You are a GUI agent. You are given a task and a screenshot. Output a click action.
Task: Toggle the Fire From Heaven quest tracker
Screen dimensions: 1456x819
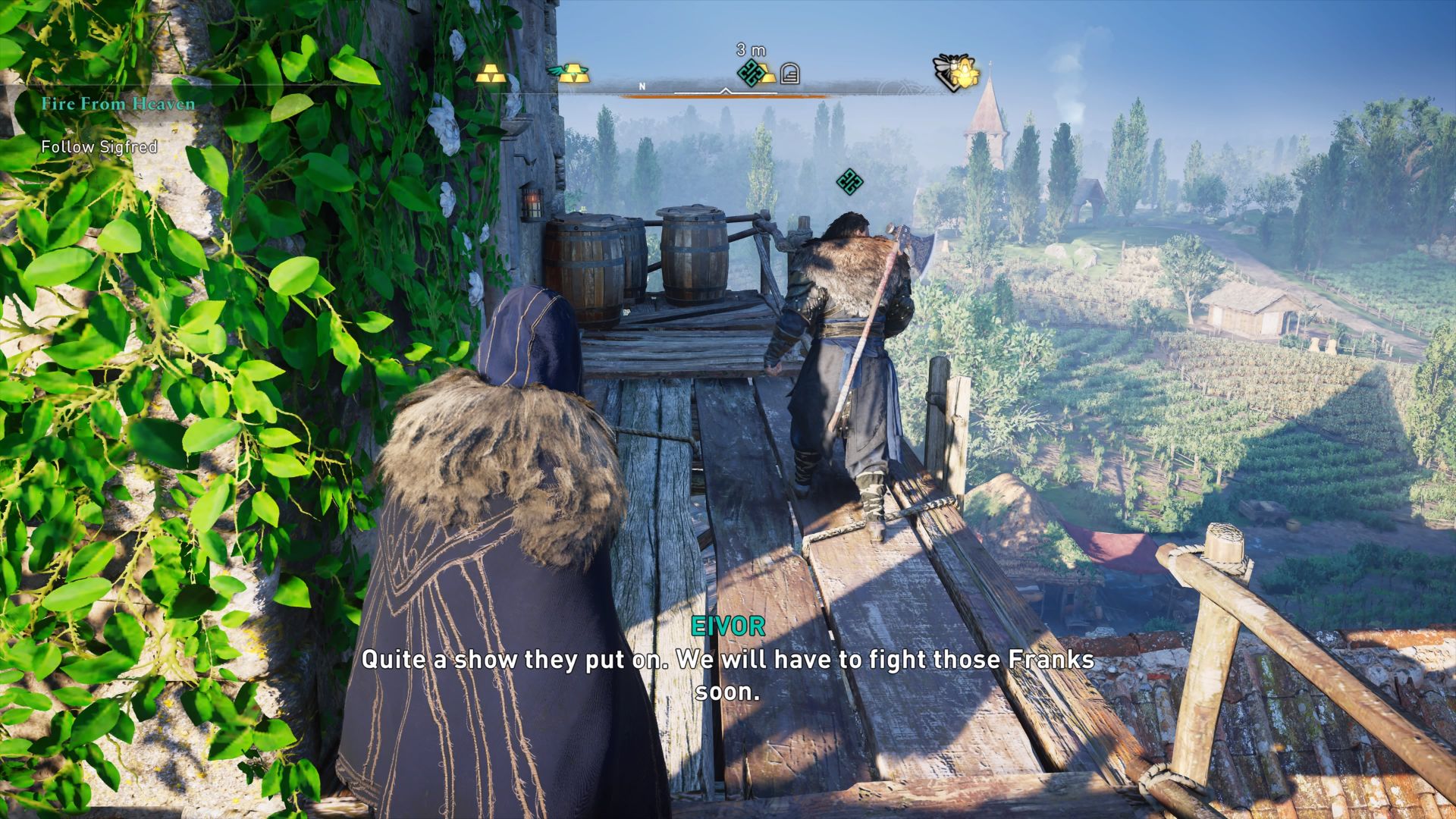click(120, 104)
